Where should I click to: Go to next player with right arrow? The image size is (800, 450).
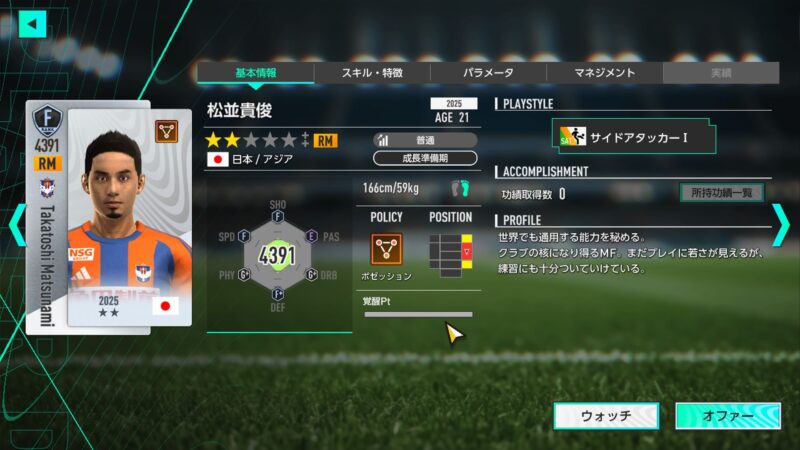click(781, 225)
